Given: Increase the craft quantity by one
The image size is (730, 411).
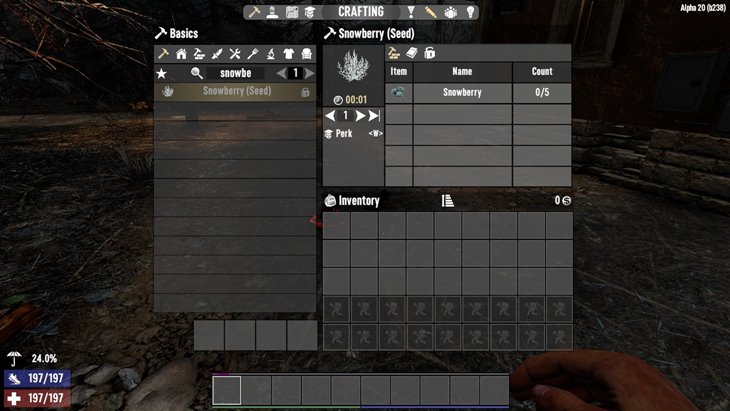Looking at the screenshot, I should (360, 116).
